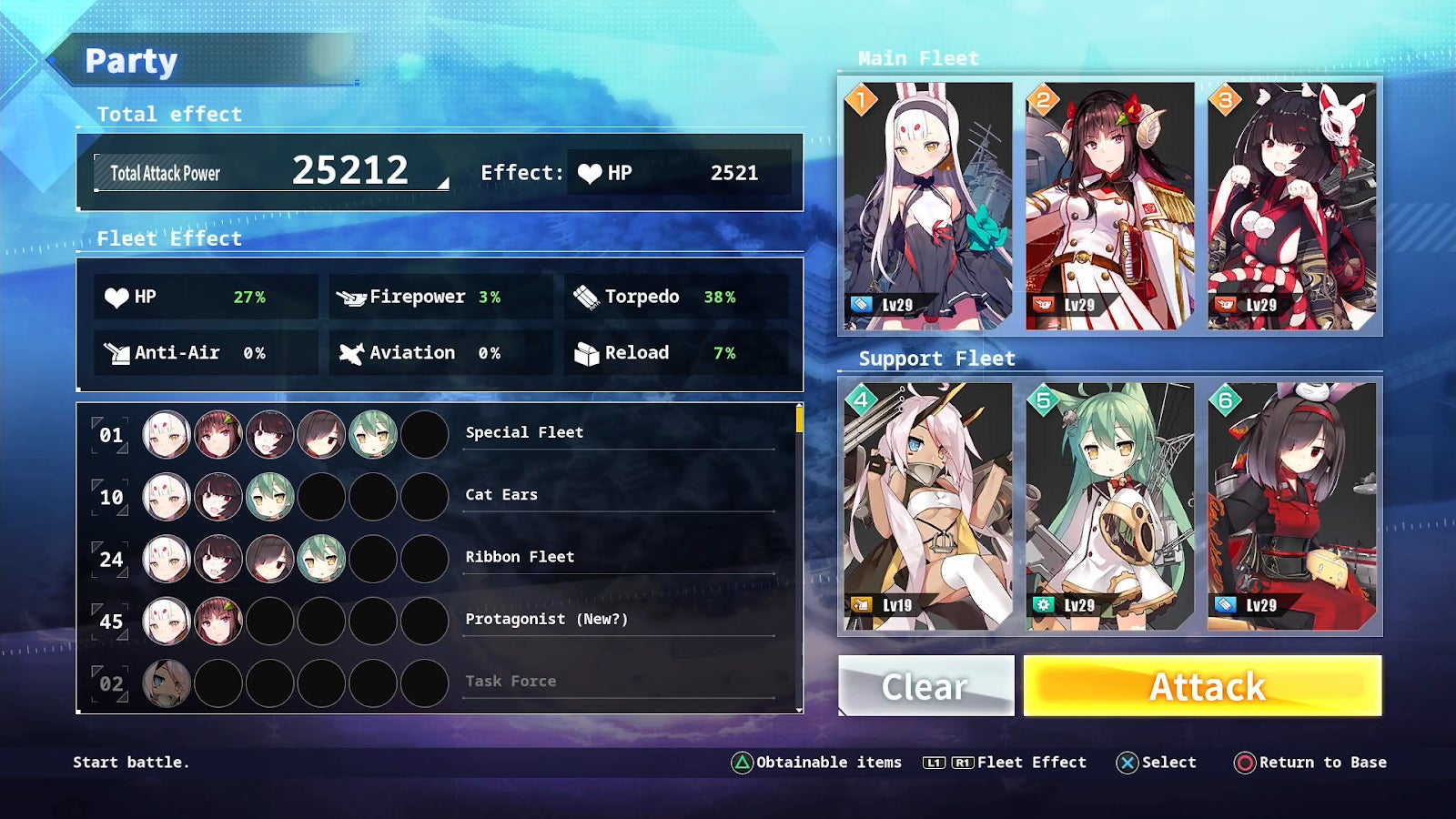
Task: Clear the current party selection
Action: 925,686
